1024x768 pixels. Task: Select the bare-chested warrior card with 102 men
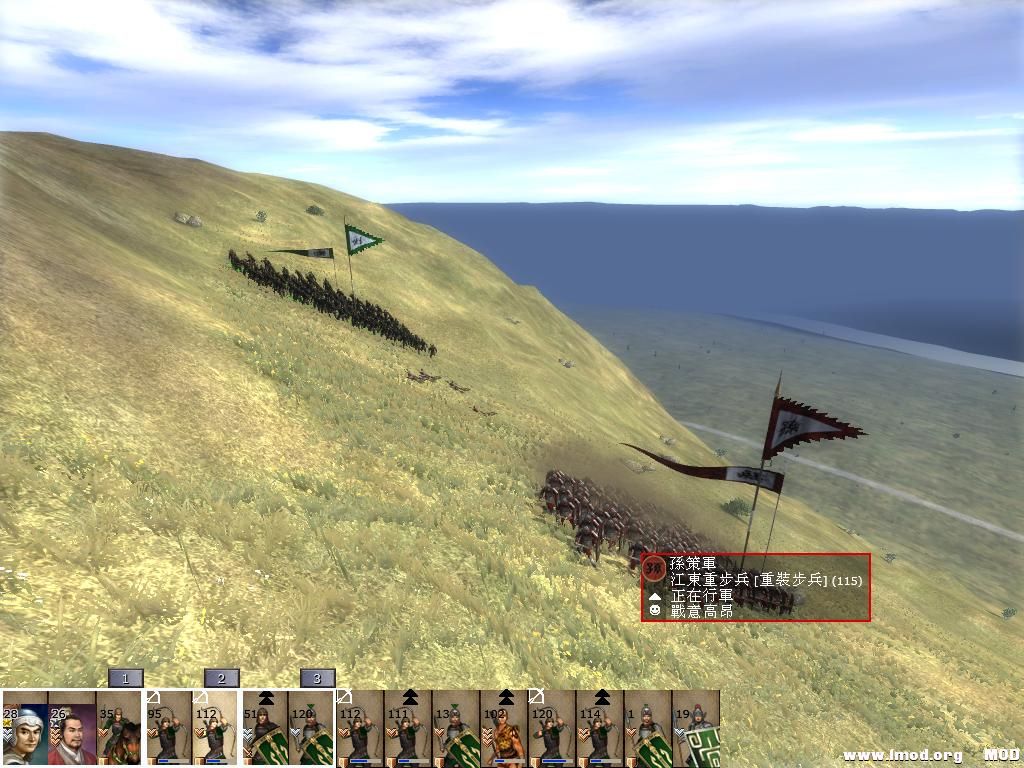click(504, 729)
